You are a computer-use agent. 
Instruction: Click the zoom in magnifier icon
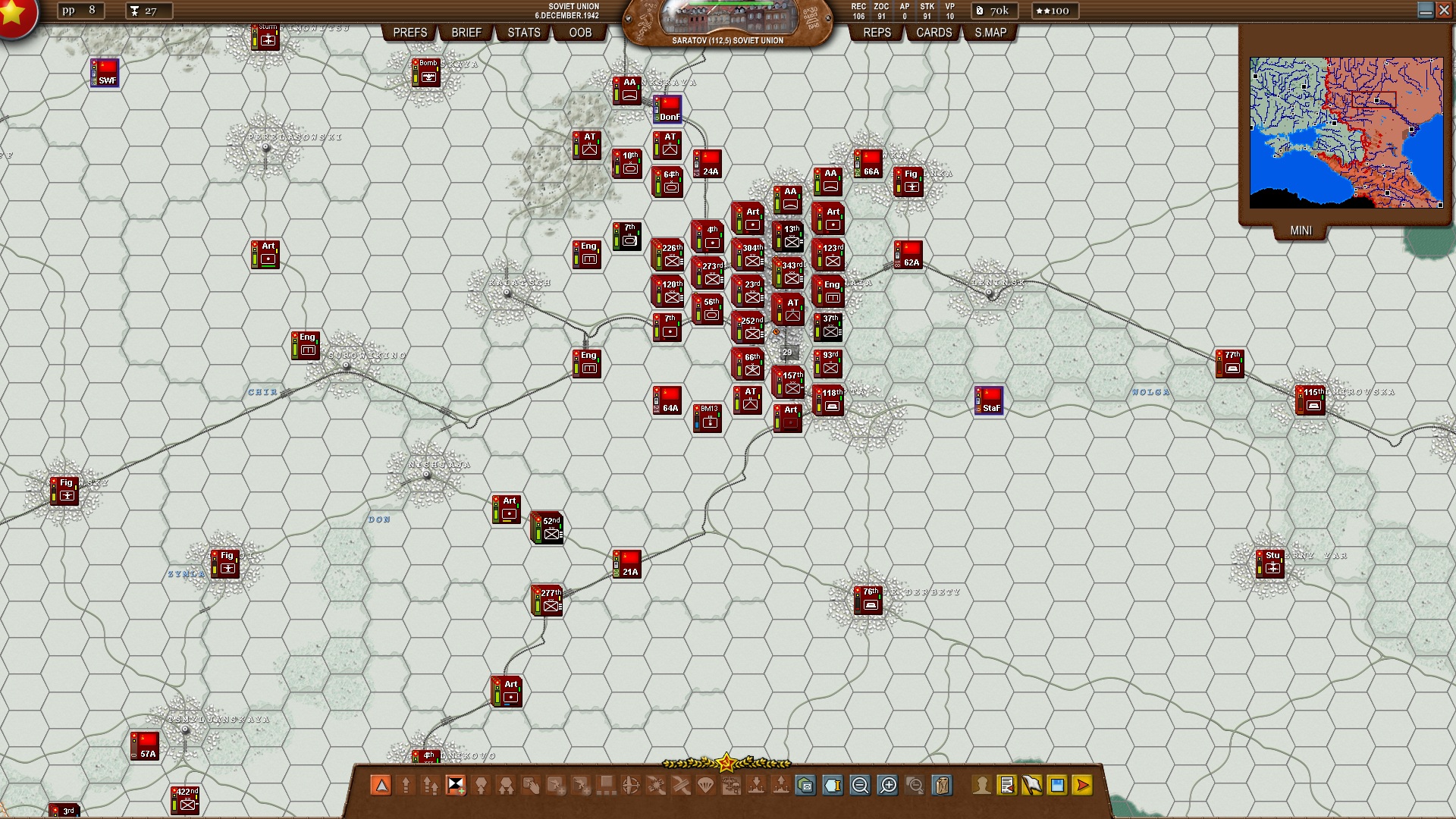click(x=886, y=786)
